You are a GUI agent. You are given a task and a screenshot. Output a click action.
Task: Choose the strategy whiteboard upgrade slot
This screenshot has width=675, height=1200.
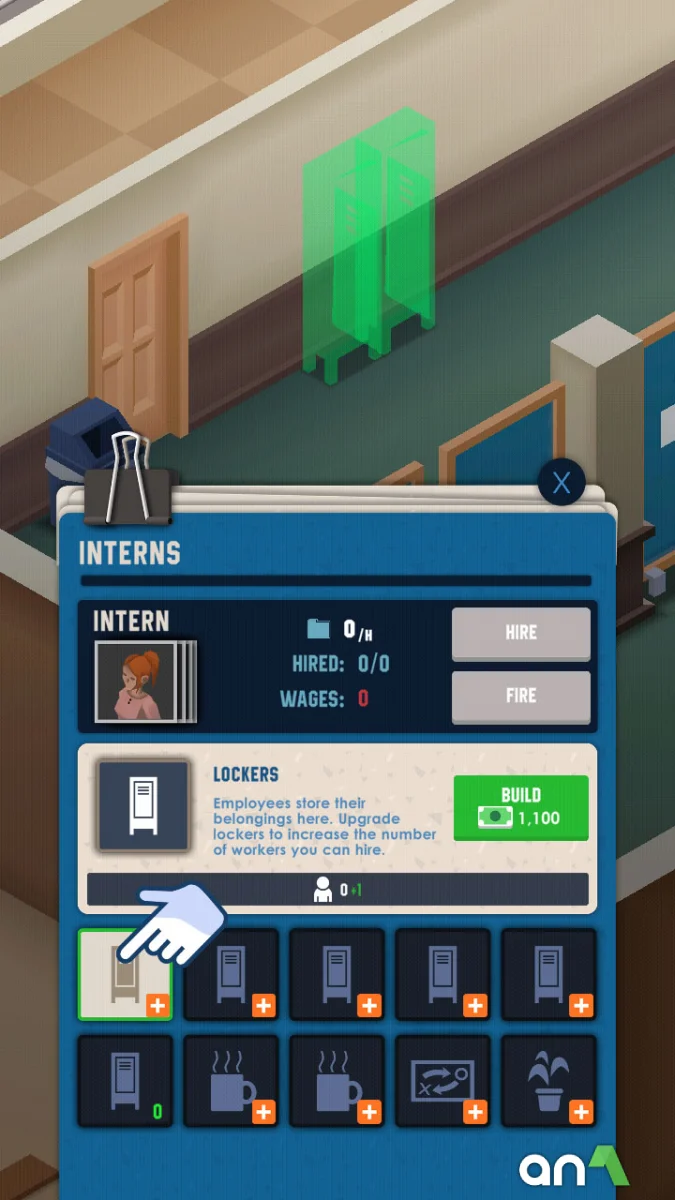443,1081
